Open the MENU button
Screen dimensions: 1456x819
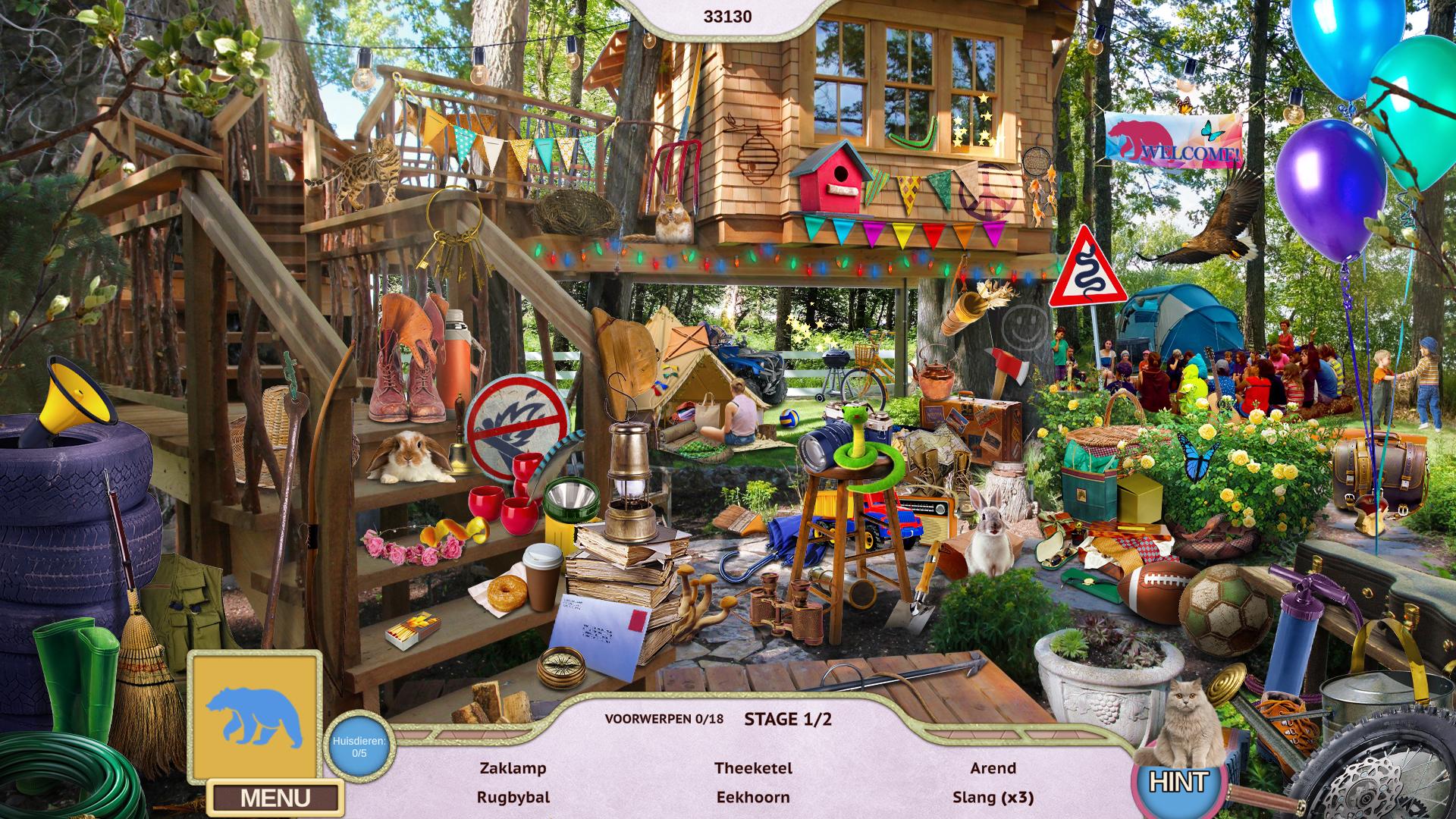pyautogui.click(x=275, y=798)
